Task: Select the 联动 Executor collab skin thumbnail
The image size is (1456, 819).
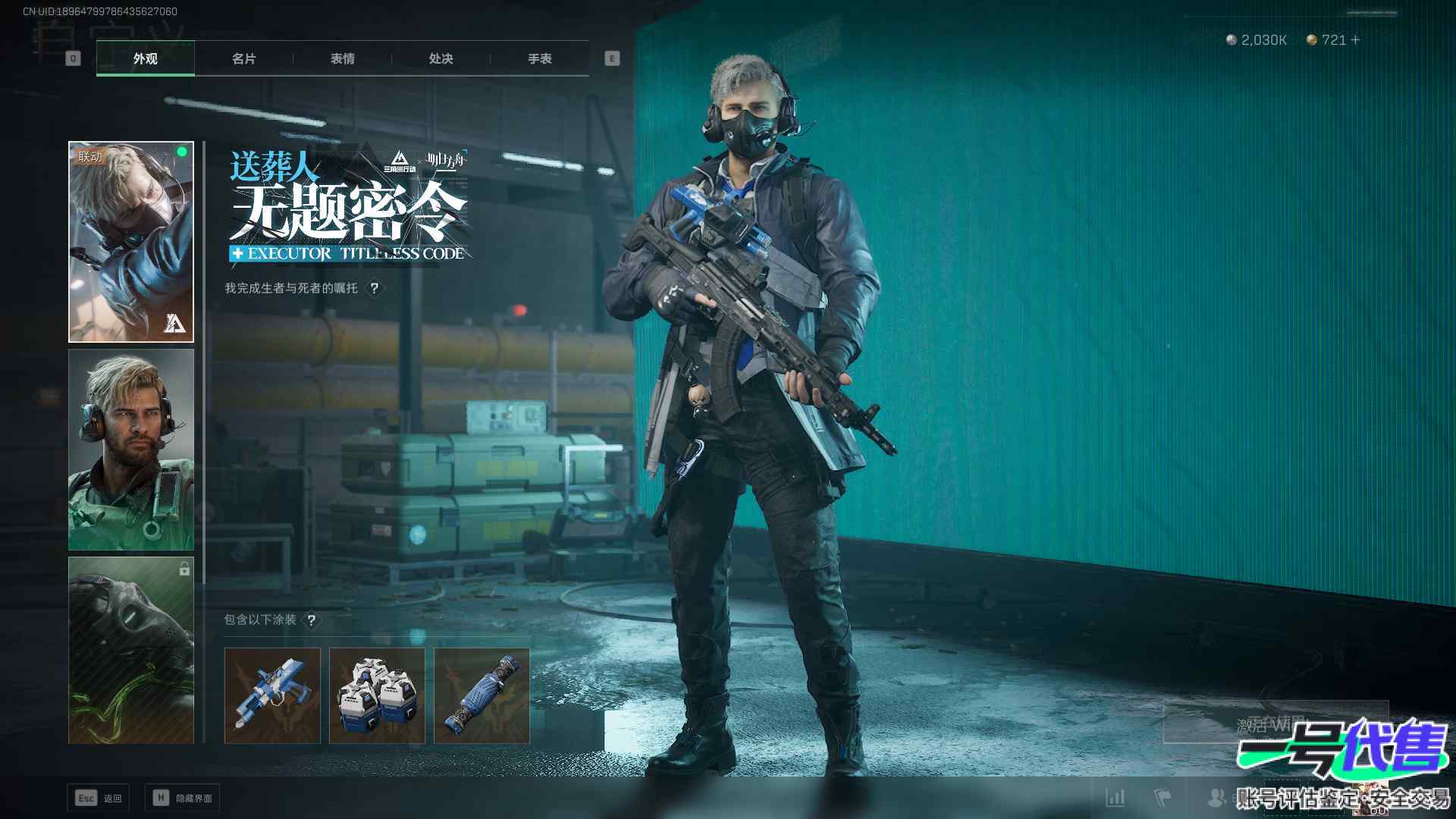Action: (x=131, y=242)
